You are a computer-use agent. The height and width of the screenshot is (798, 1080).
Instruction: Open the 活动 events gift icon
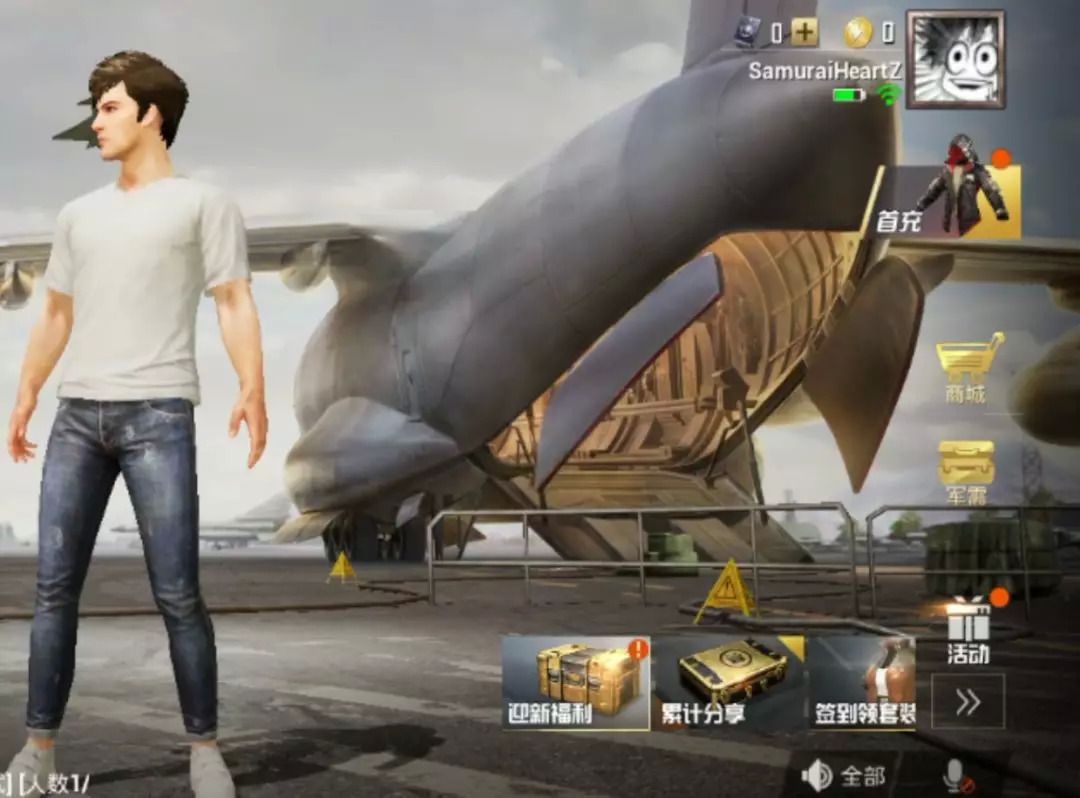tap(967, 628)
